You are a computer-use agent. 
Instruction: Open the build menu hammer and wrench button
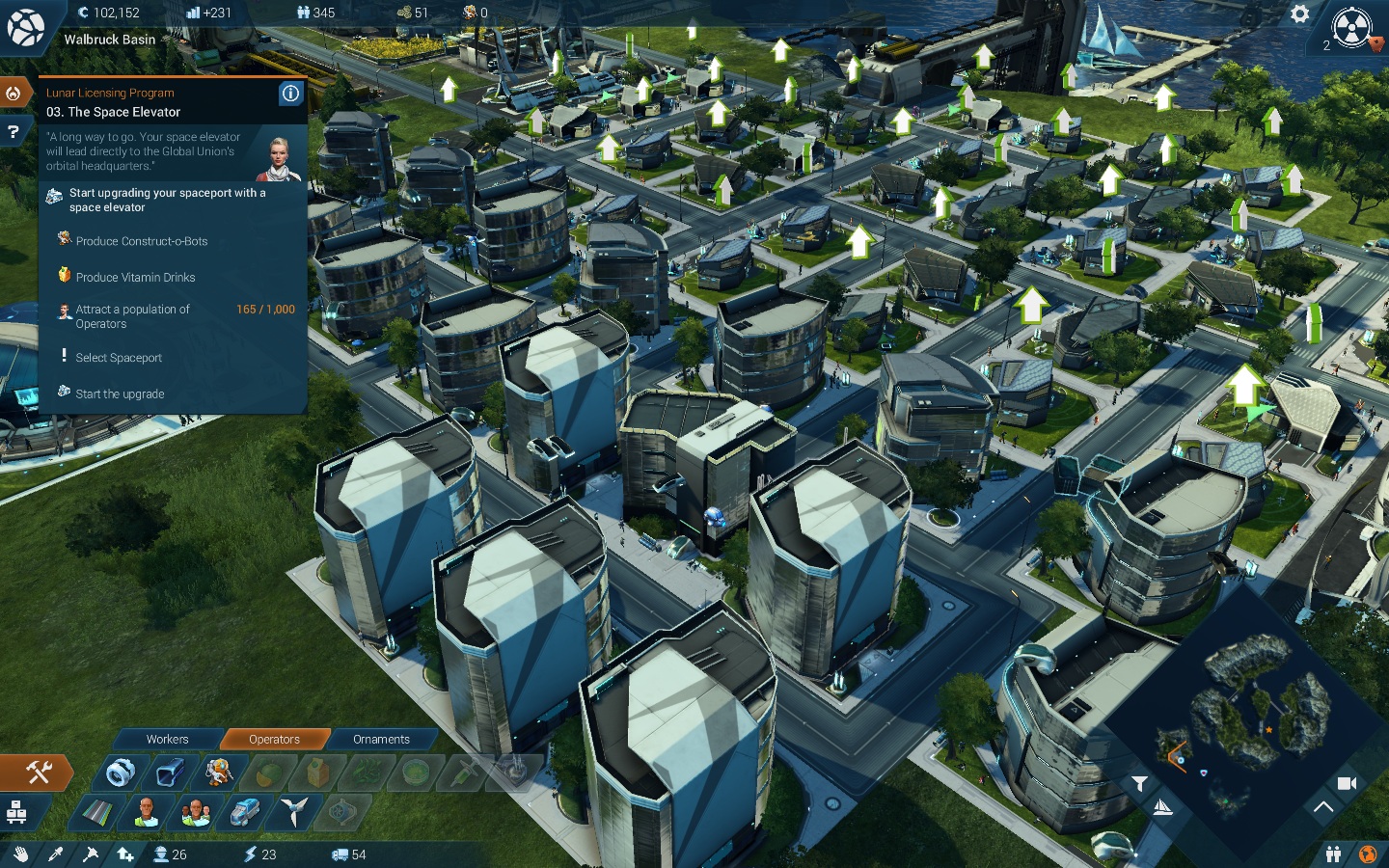[x=38, y=772]
